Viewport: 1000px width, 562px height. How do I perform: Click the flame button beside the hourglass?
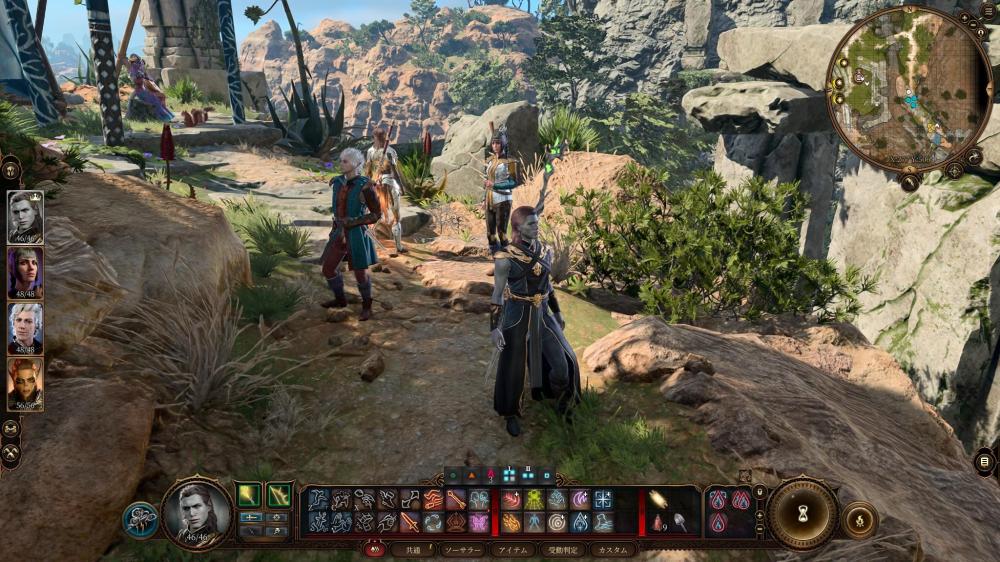pyautogui.click(x=859, y=520)
